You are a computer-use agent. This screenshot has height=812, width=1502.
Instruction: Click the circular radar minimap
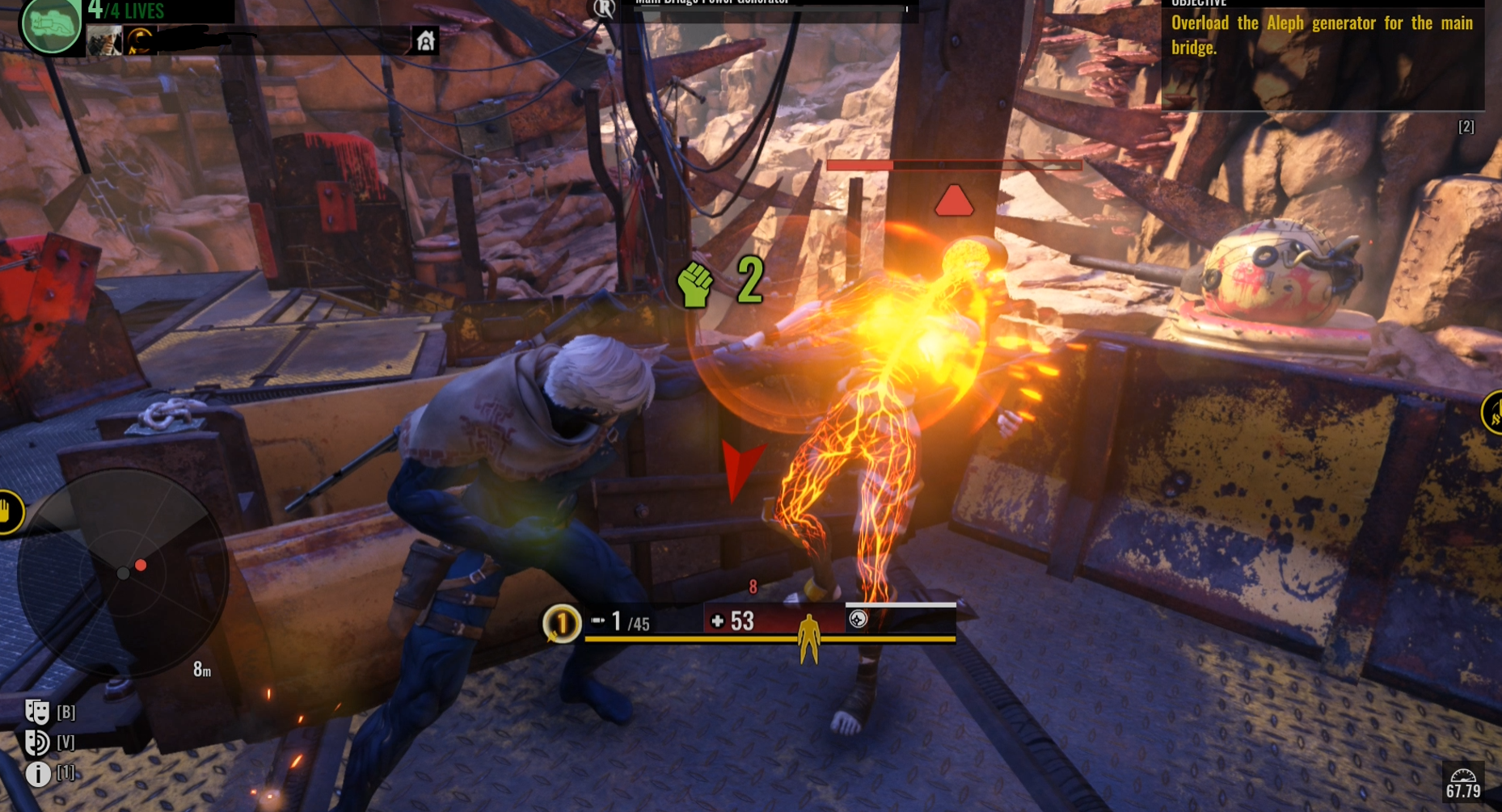[123, 572]
